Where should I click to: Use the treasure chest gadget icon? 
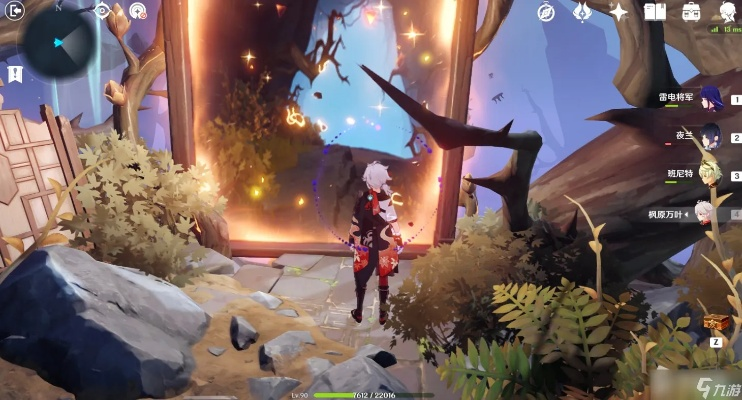(x=716, y=322)
